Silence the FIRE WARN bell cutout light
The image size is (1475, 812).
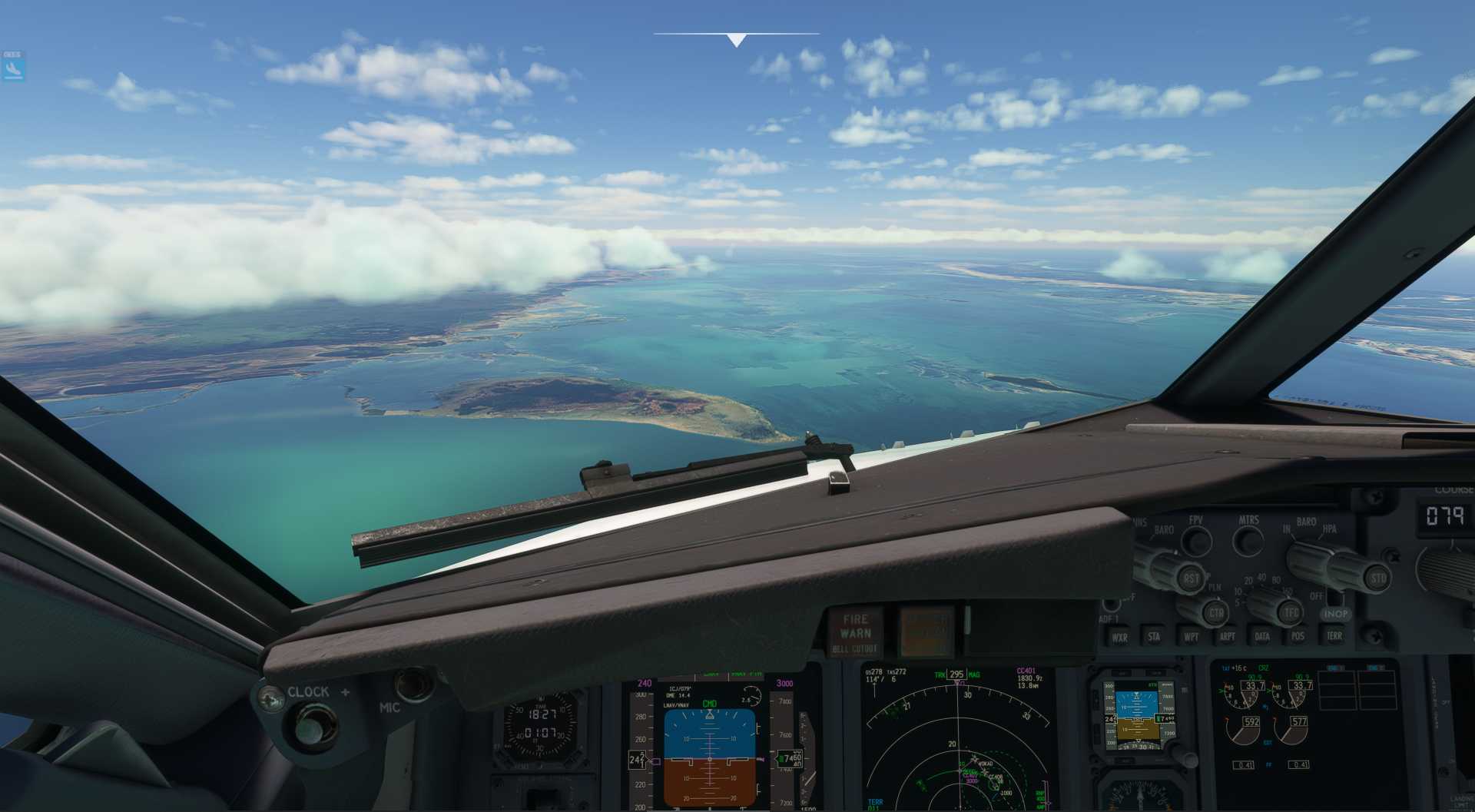855,631
